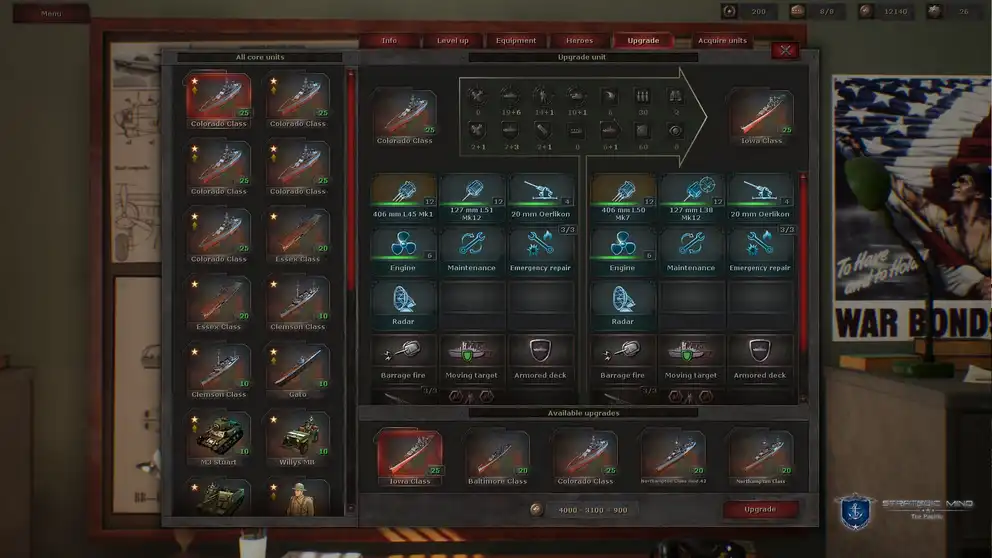
Task: Show the Heroes tab
Action: click(x=579, y=41)
